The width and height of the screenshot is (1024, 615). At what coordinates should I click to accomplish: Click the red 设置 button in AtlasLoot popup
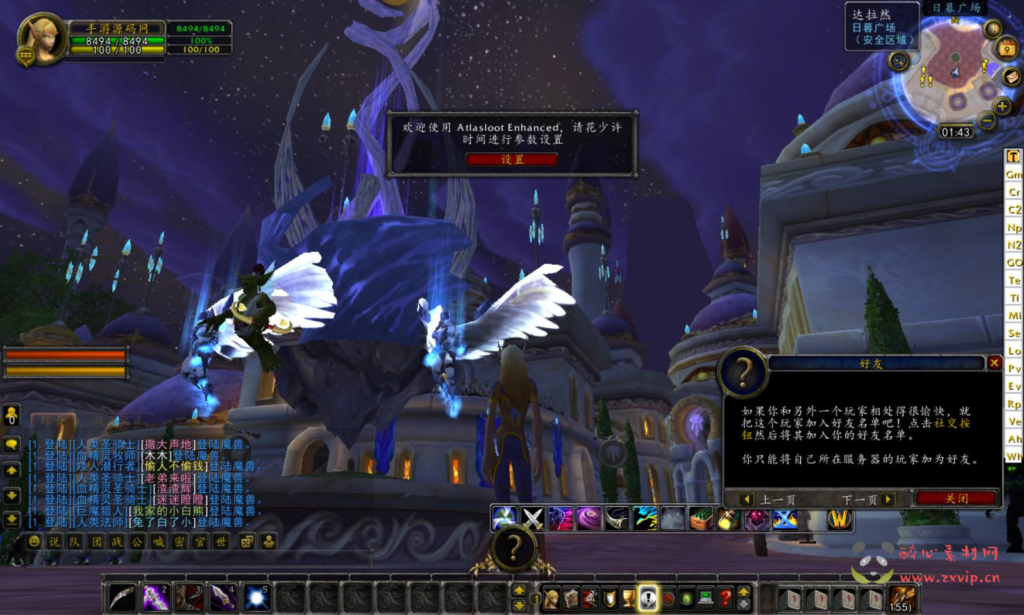[x=512, y=159]
